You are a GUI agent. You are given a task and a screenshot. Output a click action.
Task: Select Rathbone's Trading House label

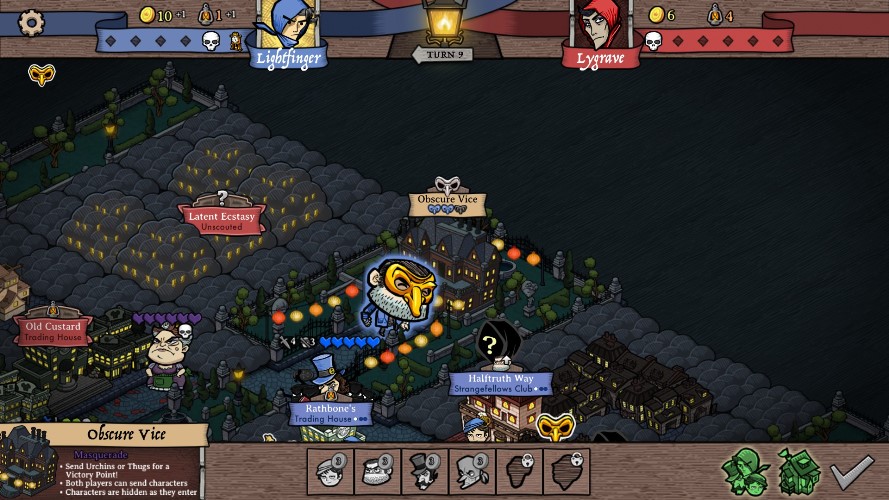tap(331, 411)
